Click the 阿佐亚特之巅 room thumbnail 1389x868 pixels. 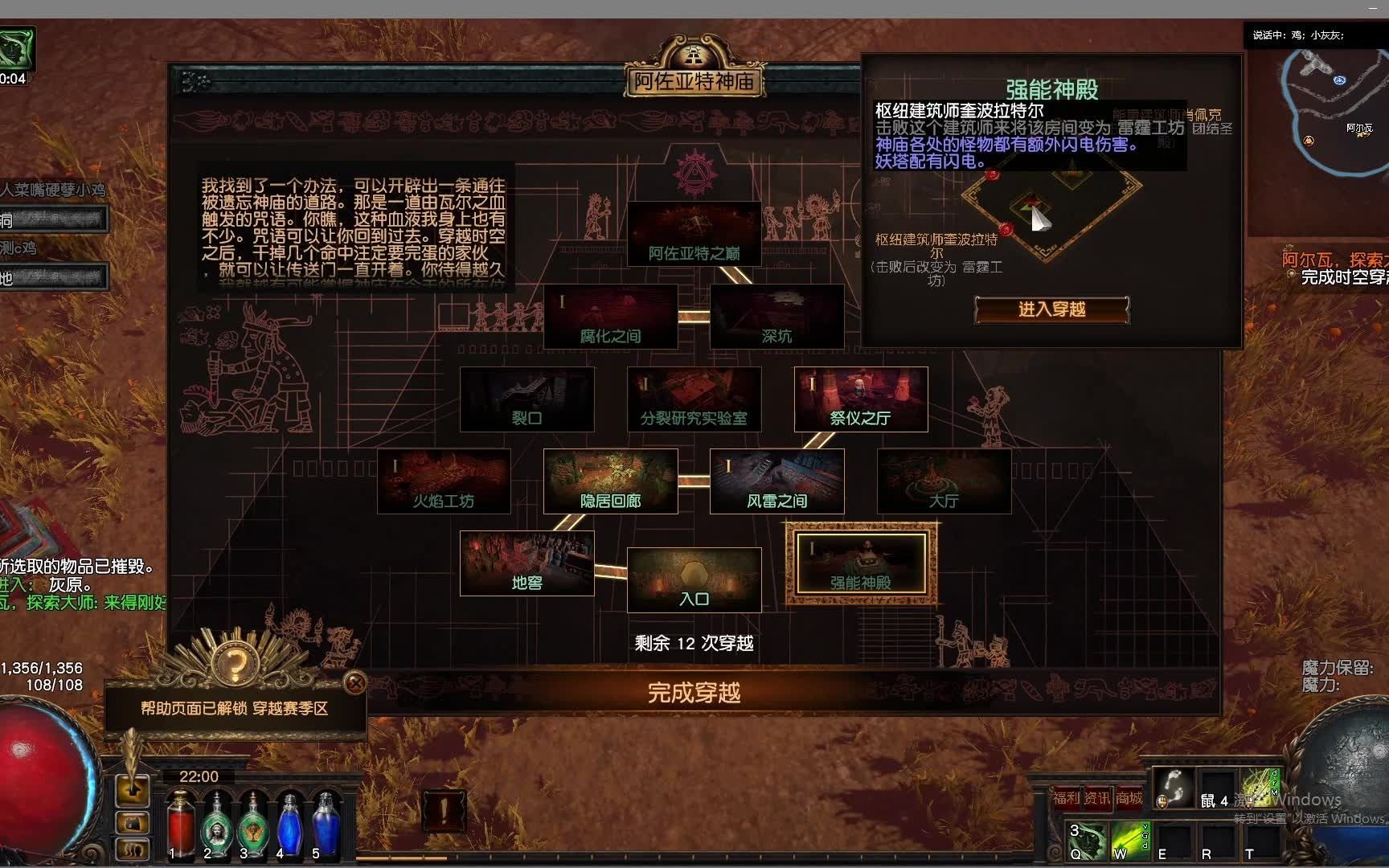pos(695,233)
